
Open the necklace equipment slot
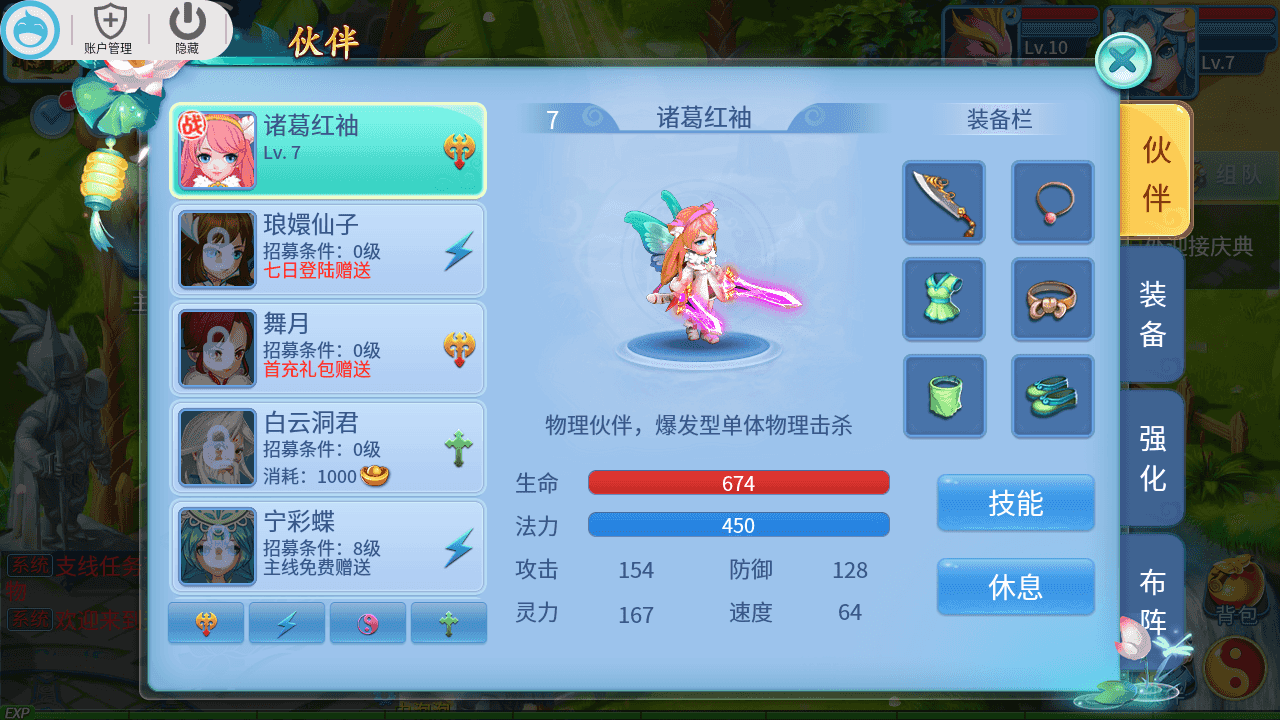[x=1052, y=202]
